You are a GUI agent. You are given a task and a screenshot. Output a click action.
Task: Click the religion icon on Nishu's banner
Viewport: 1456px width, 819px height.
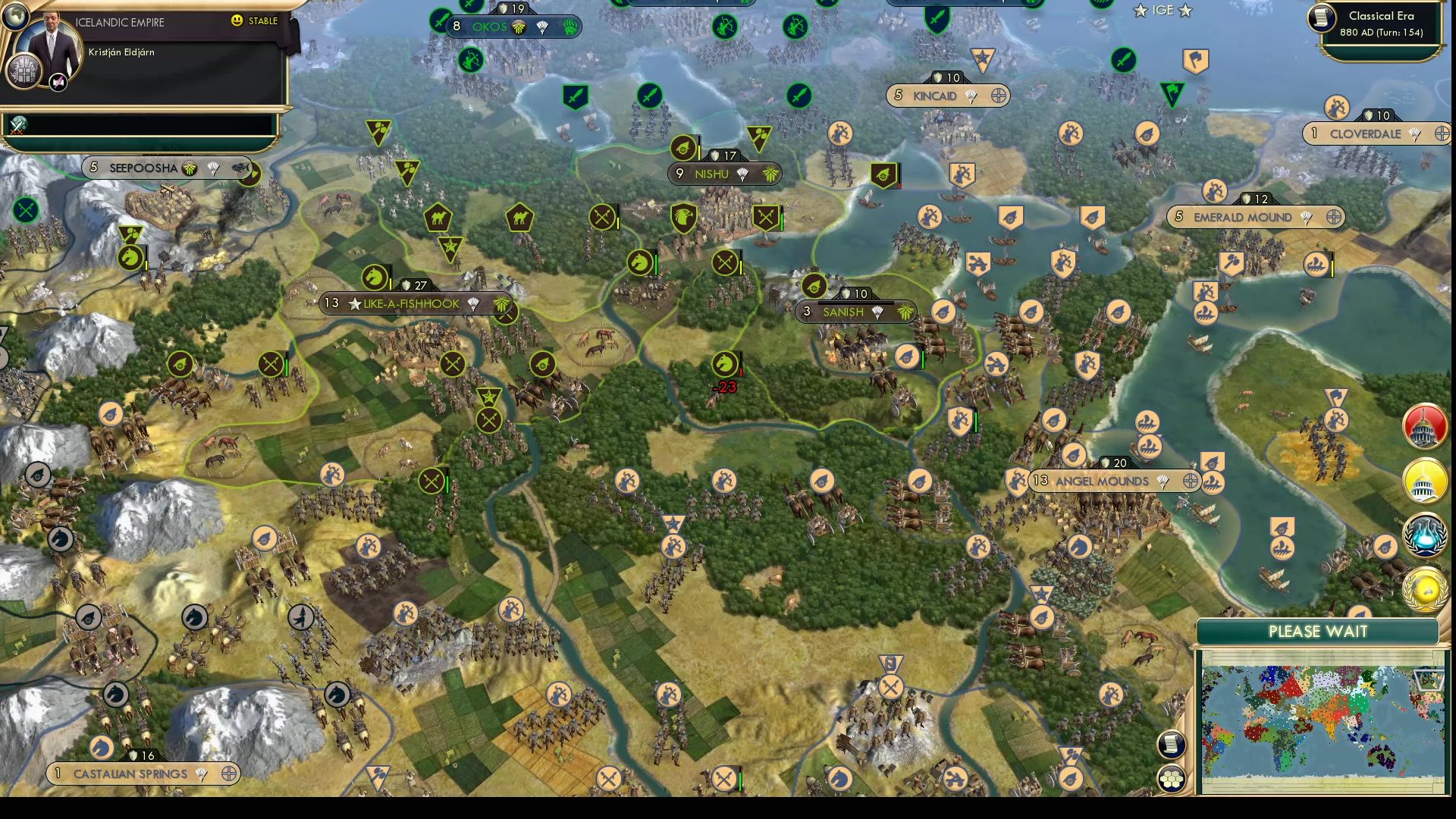(x=742, y=175)
